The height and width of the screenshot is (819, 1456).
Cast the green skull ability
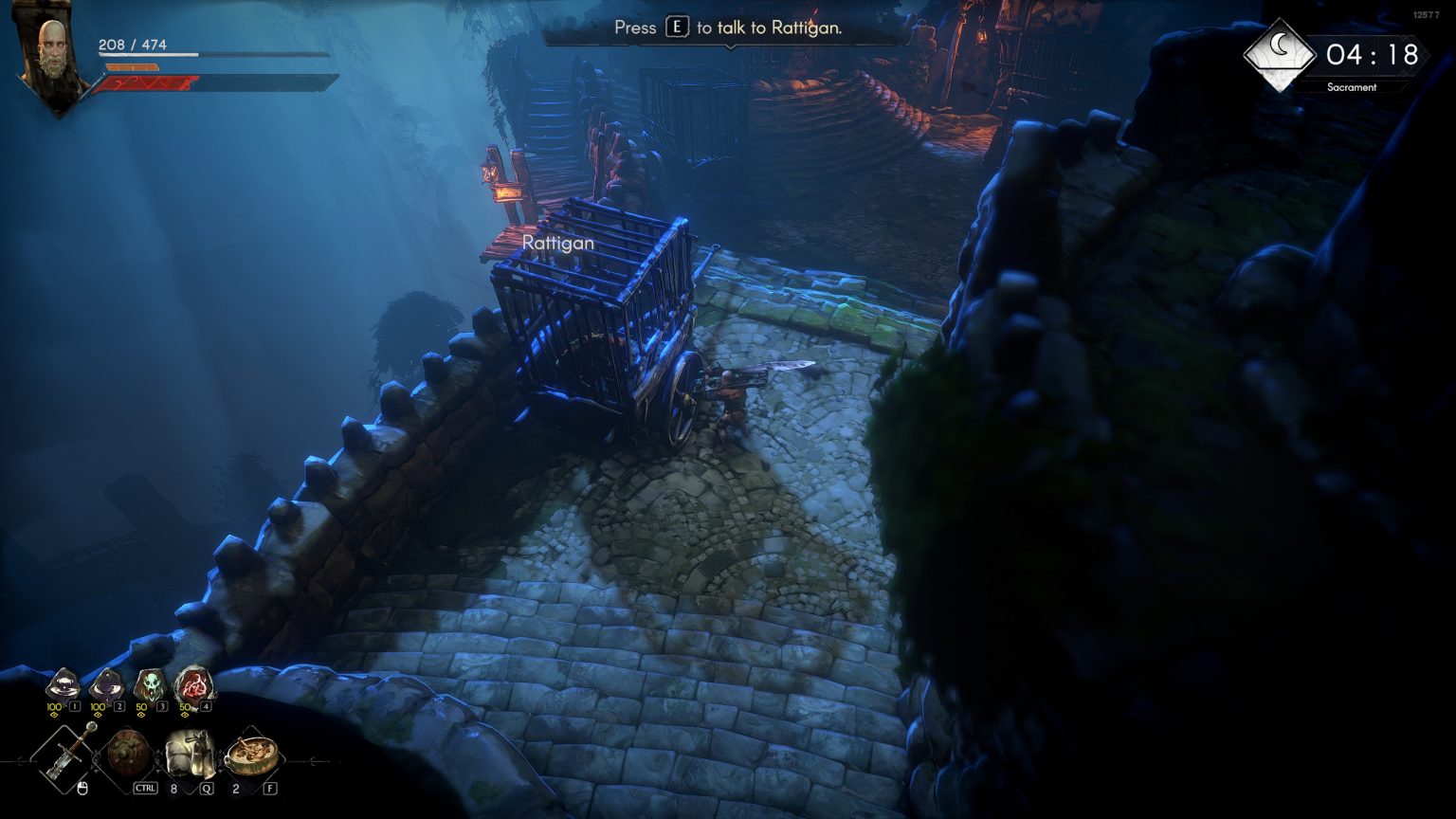(x=149, y=683)
